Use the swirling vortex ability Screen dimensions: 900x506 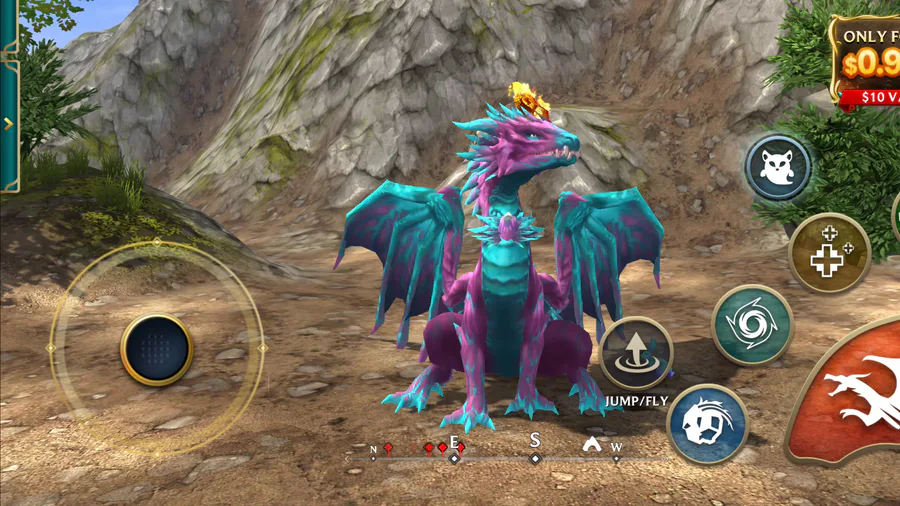click(x=752, y=324)
